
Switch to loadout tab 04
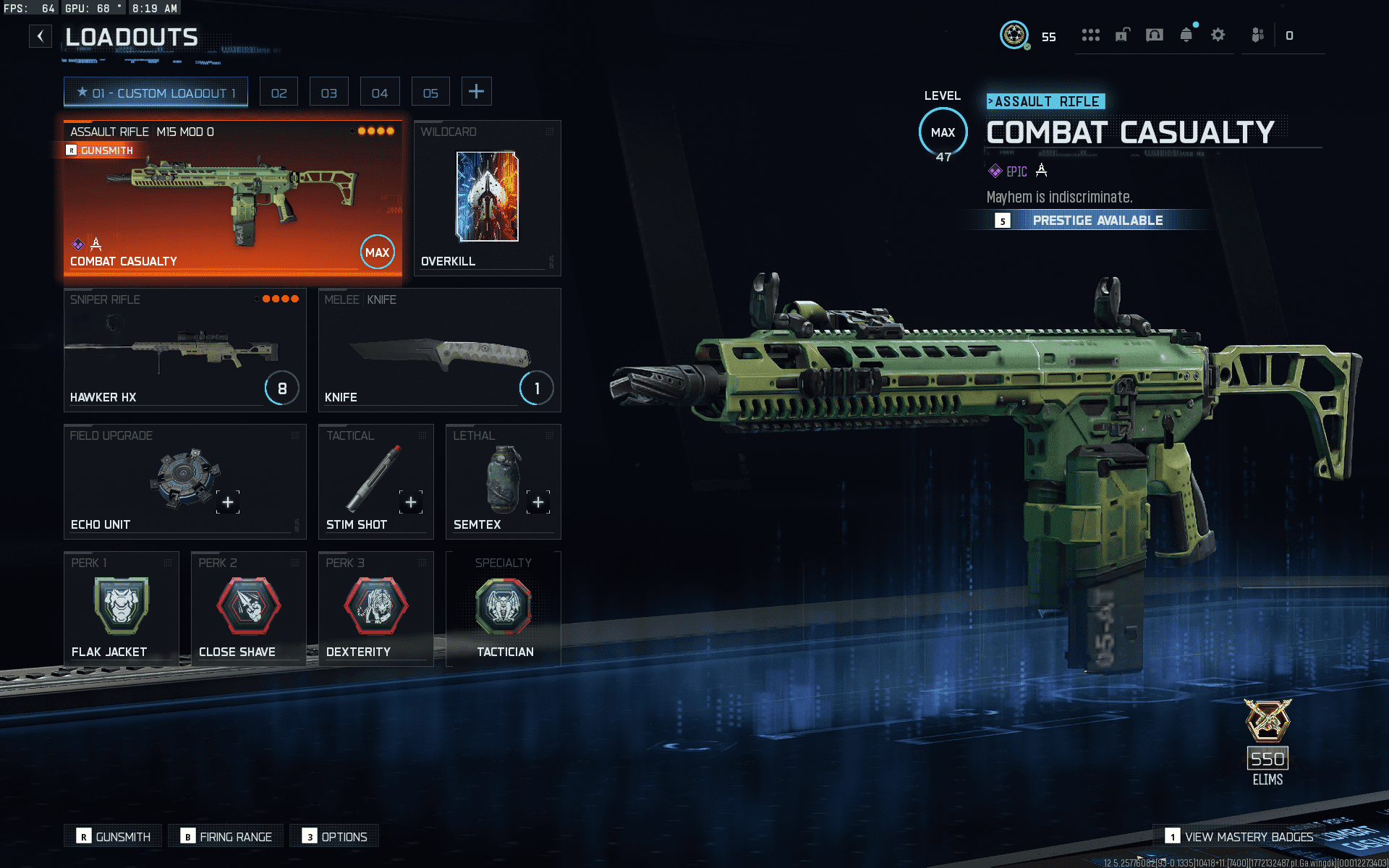[x=380, y=93]
